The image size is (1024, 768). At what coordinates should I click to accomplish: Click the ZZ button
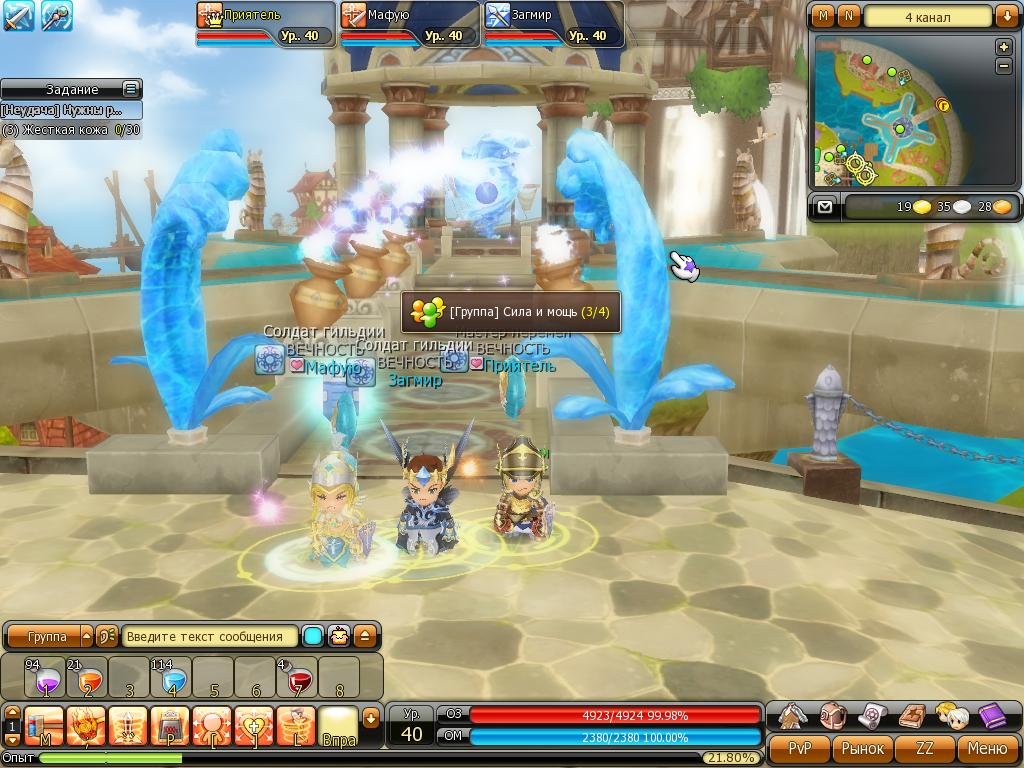(x=925, y=748)
